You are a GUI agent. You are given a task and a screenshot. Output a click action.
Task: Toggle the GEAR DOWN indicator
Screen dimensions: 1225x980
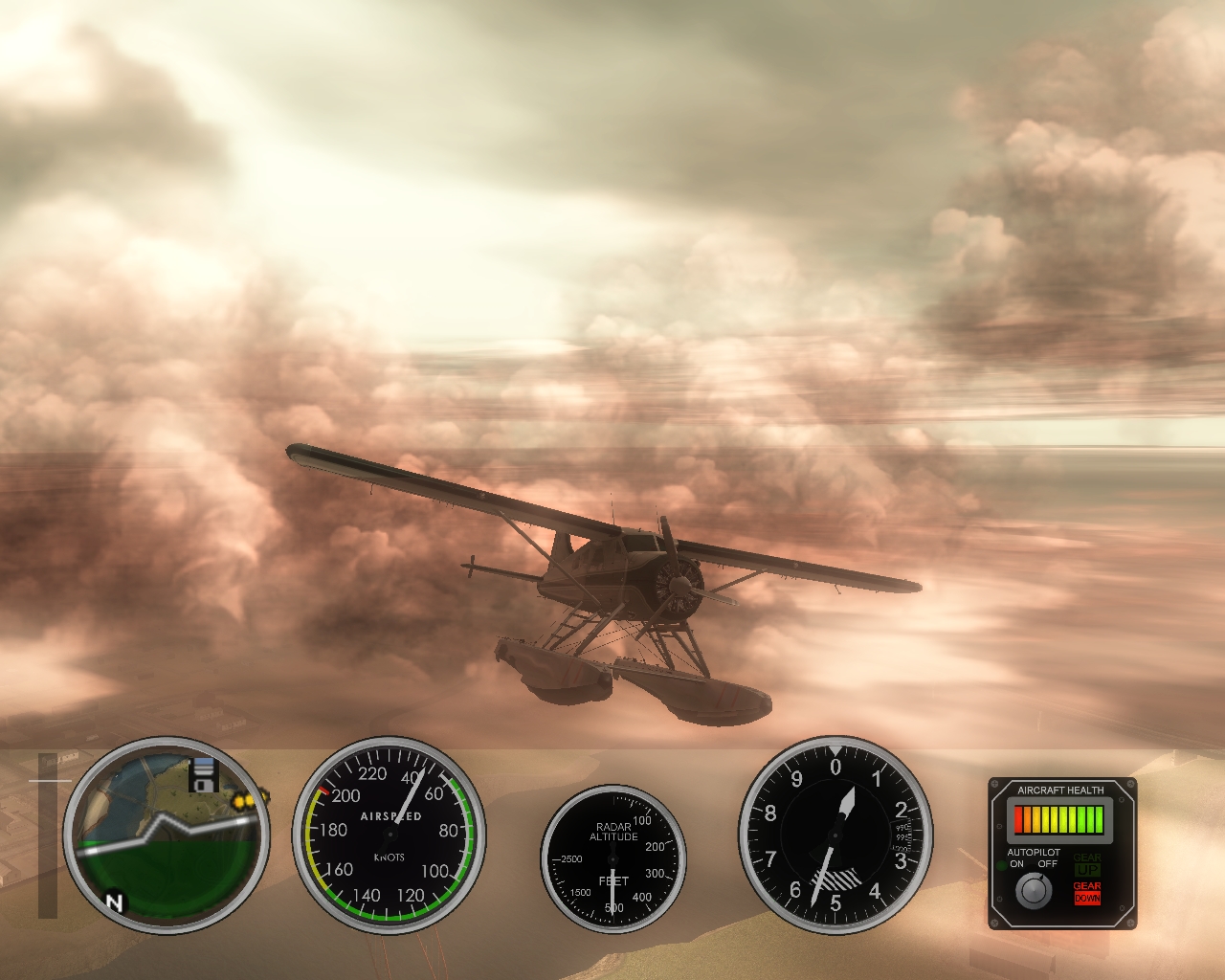tap(1086, 893)
